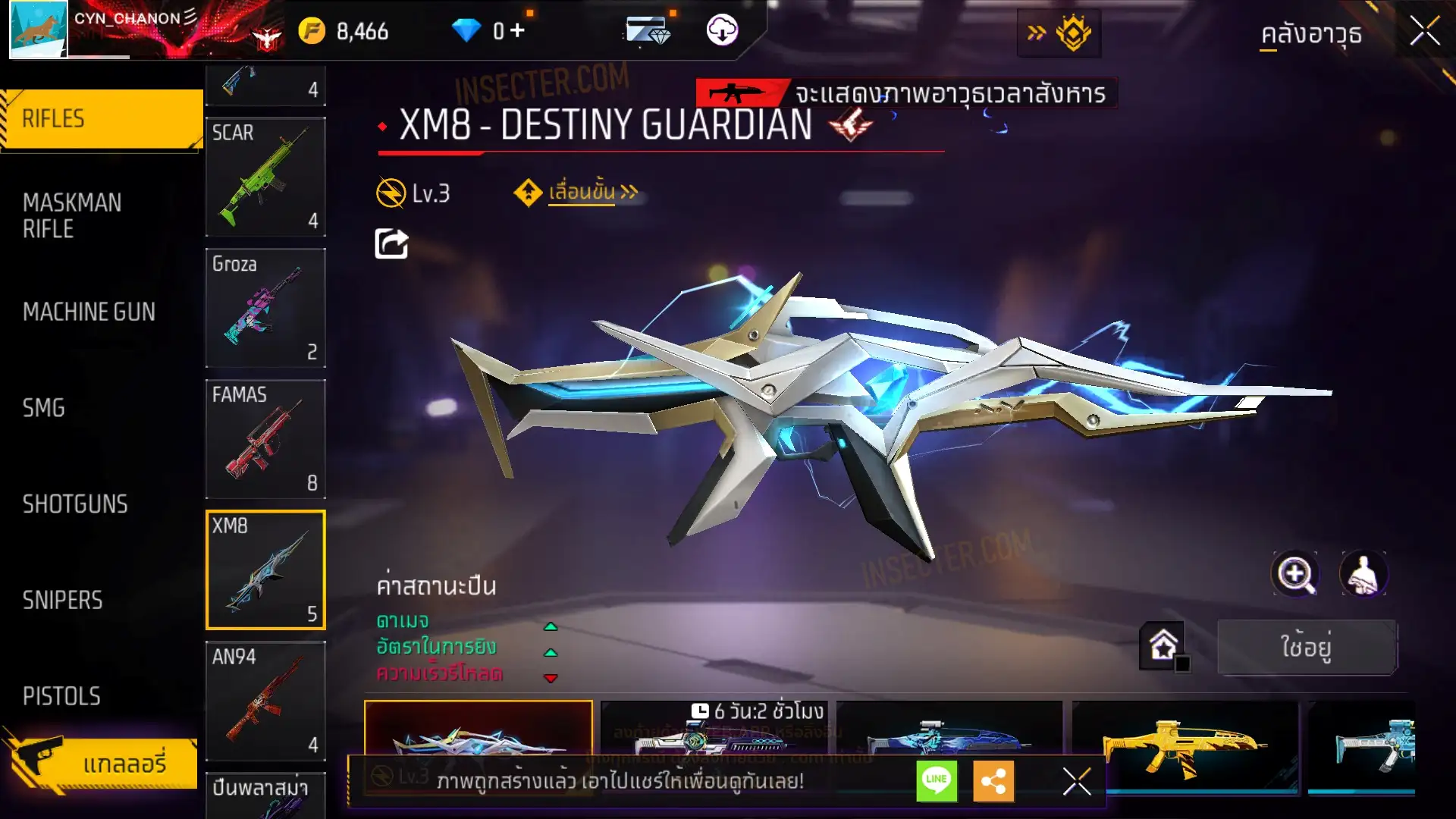1456x819 pixels.
Task: Click the orange share button
Action: point(993,780)
